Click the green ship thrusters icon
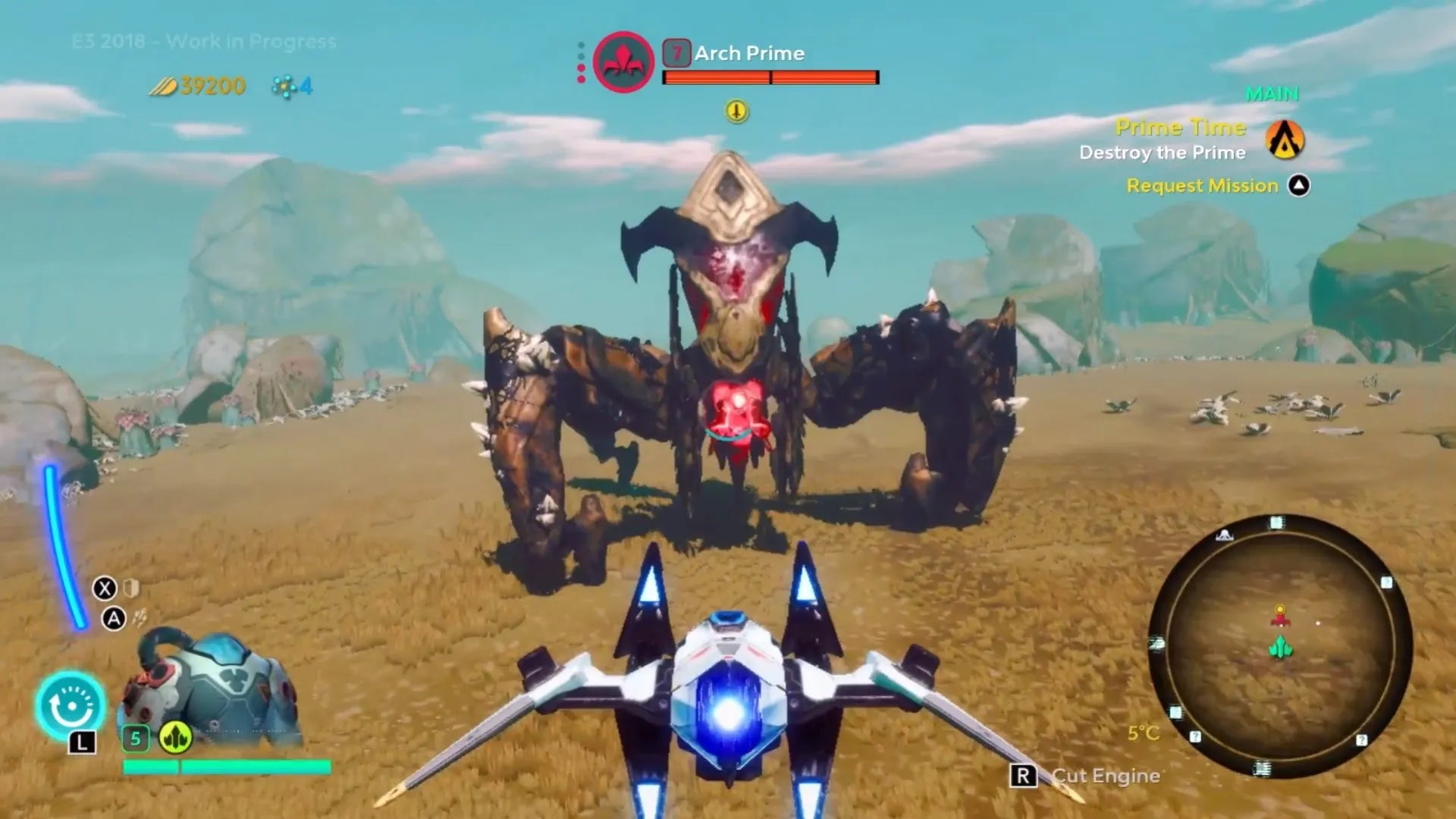Screen dimensions: 1456x819 (176, 736)
